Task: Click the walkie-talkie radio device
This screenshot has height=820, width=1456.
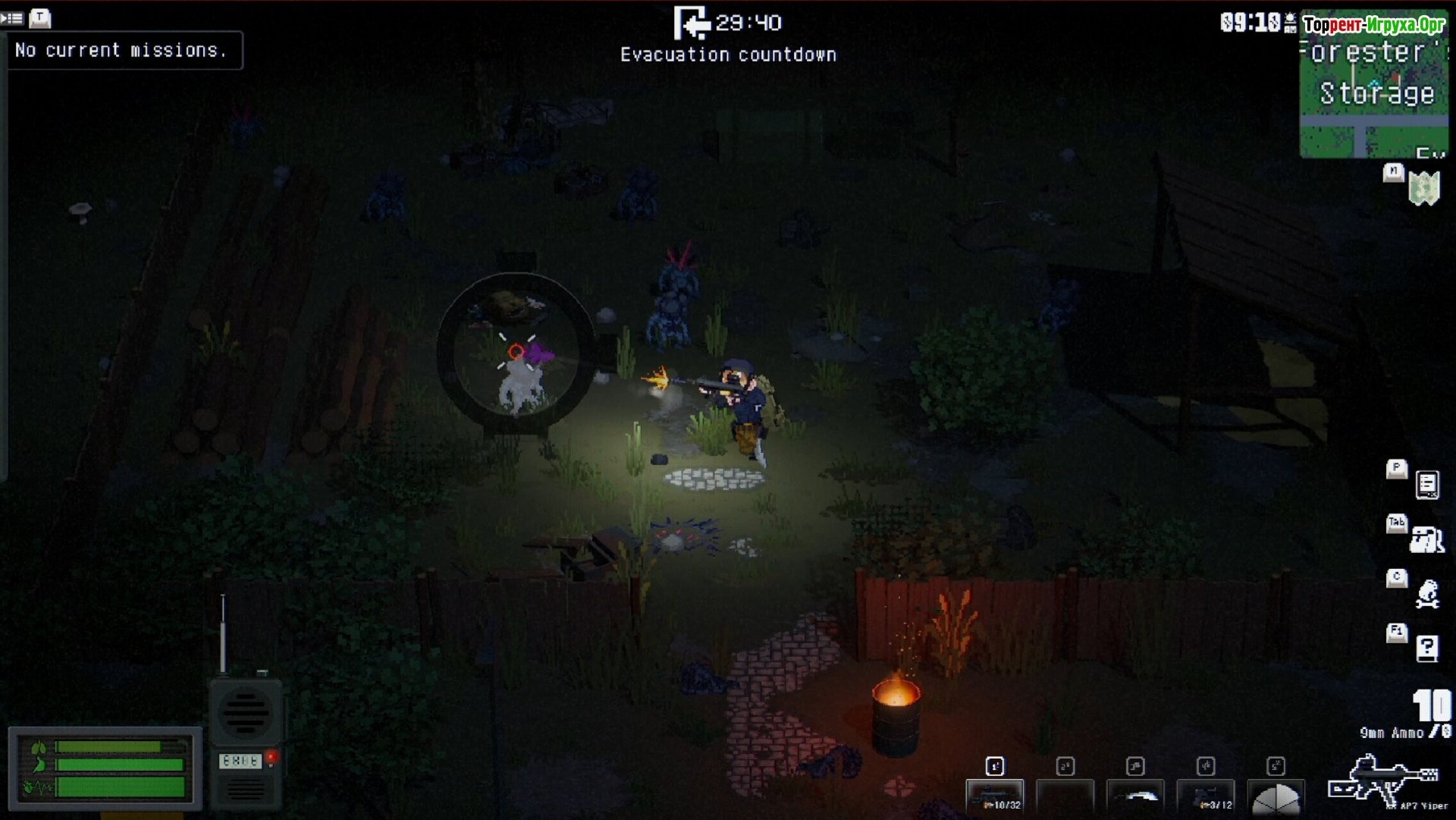Action: tap(245, 740)
